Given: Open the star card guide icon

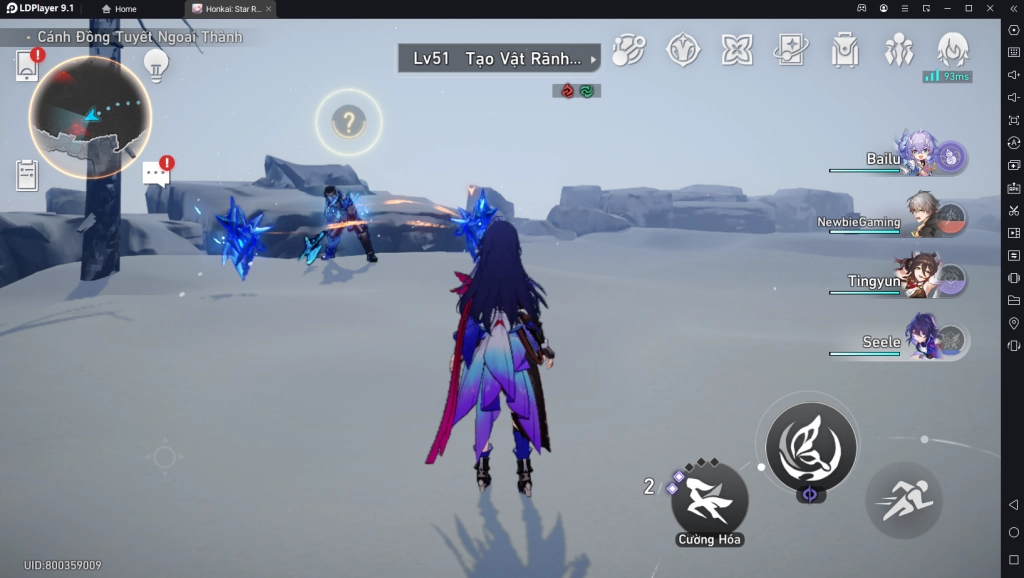Looking at the screenshot, I should coord(791,50).
